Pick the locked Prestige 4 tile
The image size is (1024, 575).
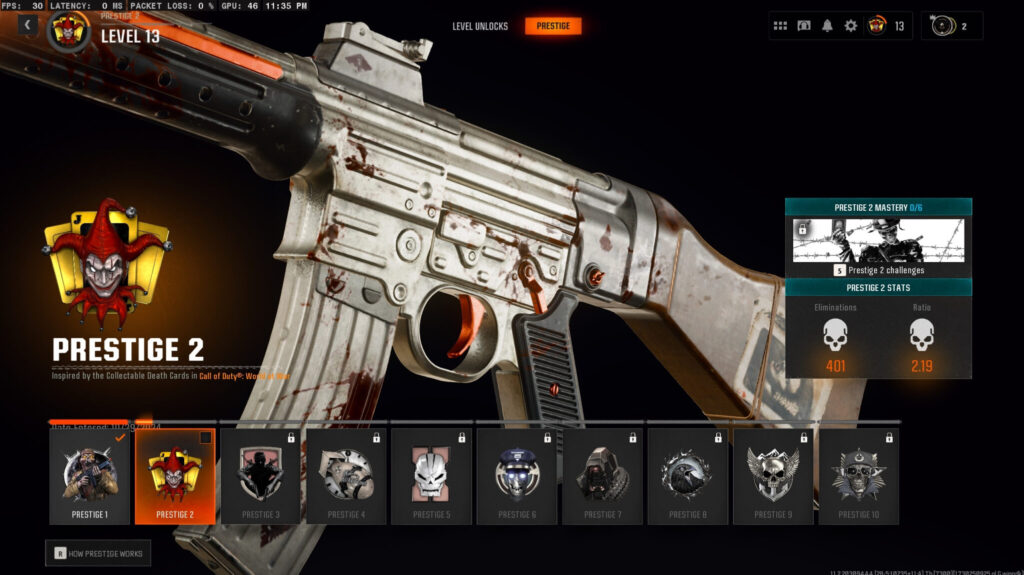pyautogui.click(x=345, y=476)
